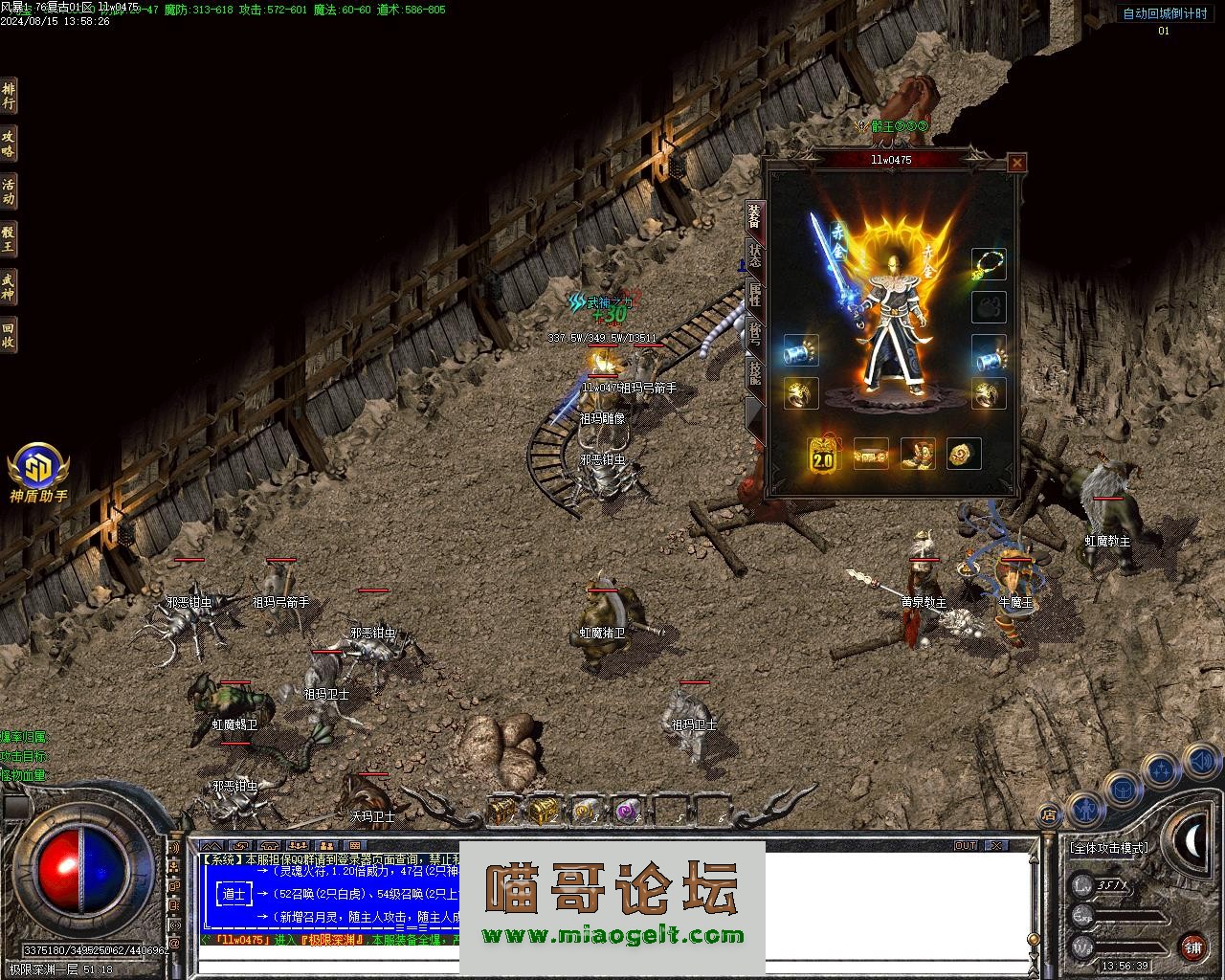The height and width of the screenshot is (980, 1225).
Task: Open the bag inventory round button
Action: pyautogui.click(x=1122, y=789)
